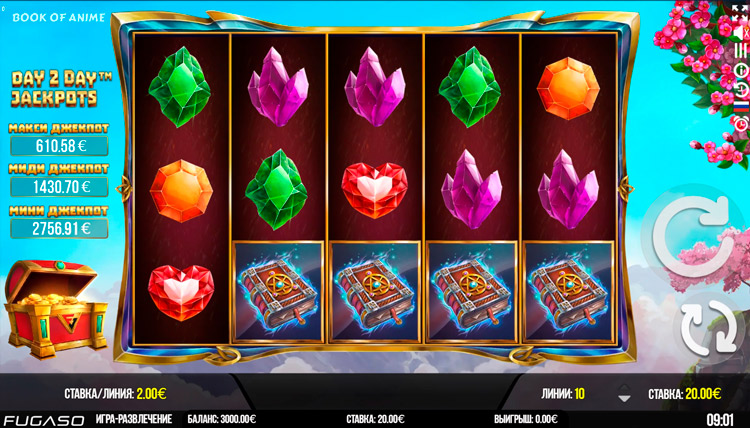Change language via the Russian flag
Image resolution: width=750 pixels, height=428 pixels.
(741, 106)
